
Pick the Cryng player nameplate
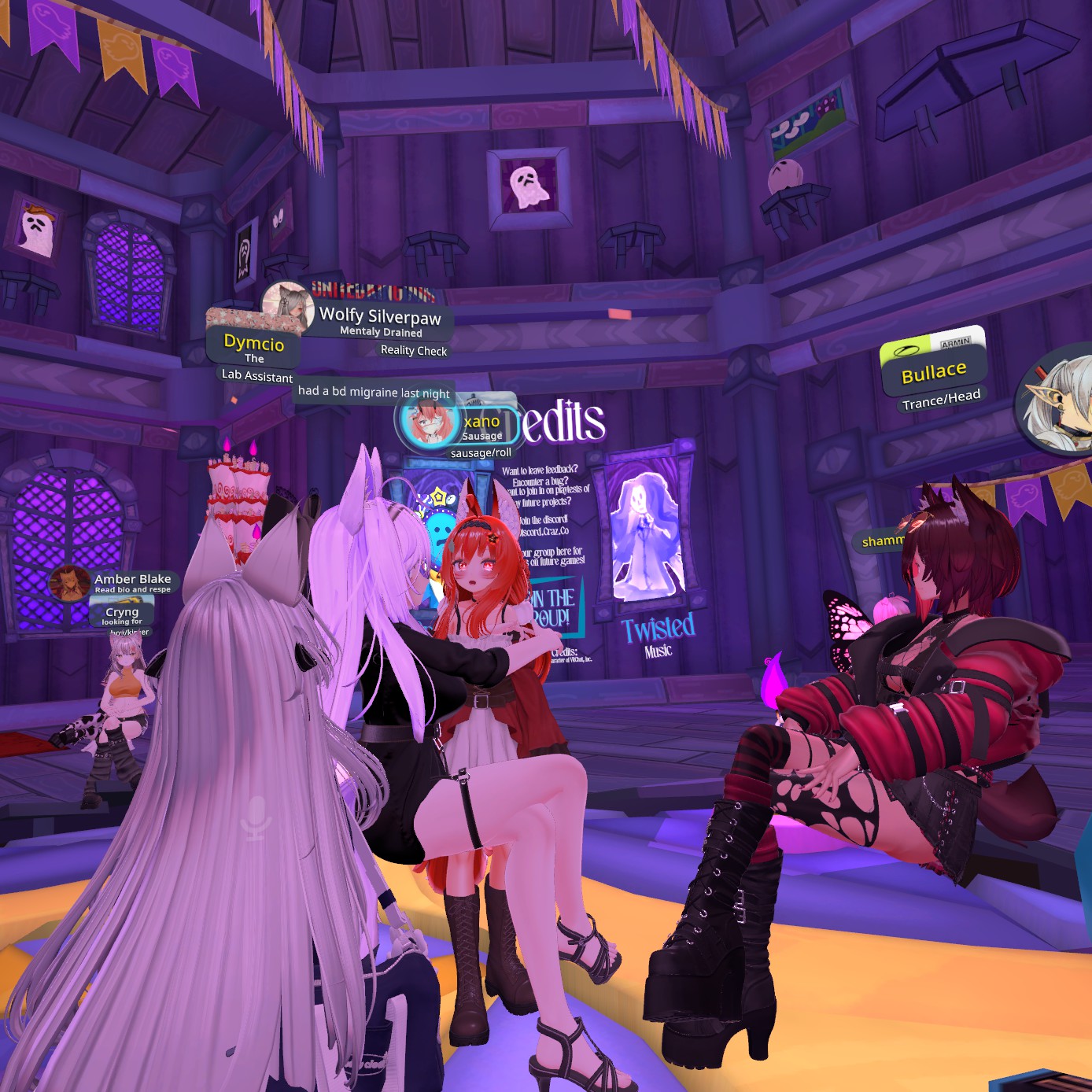click(x=122, y=612)
